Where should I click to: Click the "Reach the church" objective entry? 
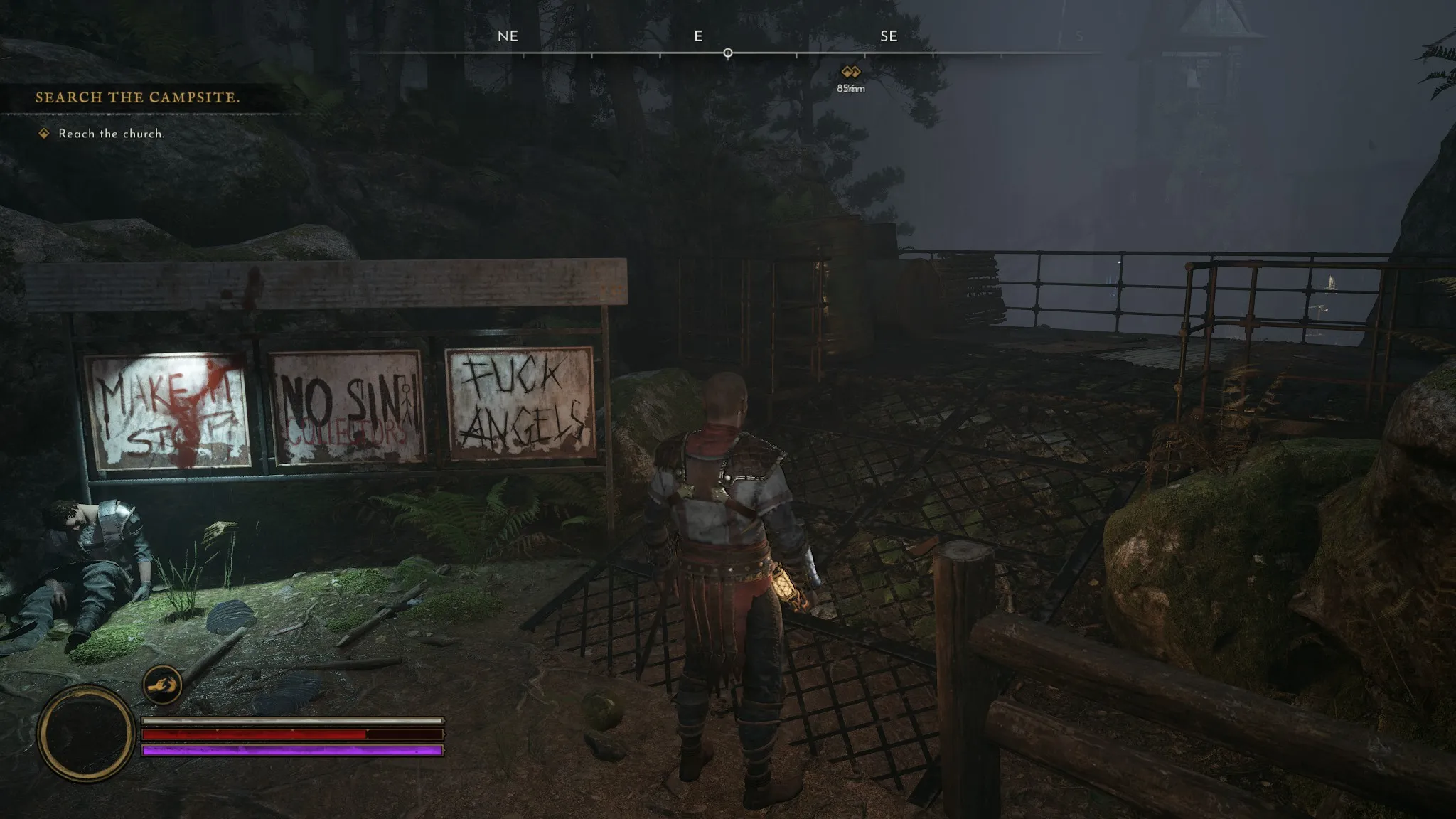(110, 134)
